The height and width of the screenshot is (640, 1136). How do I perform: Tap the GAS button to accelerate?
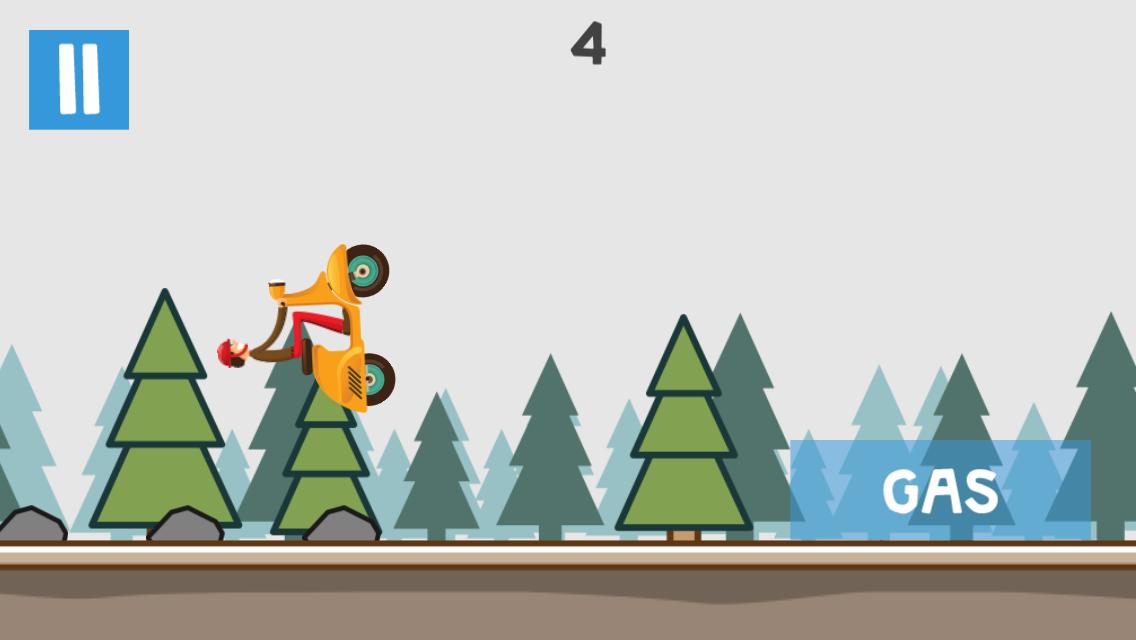940,490
